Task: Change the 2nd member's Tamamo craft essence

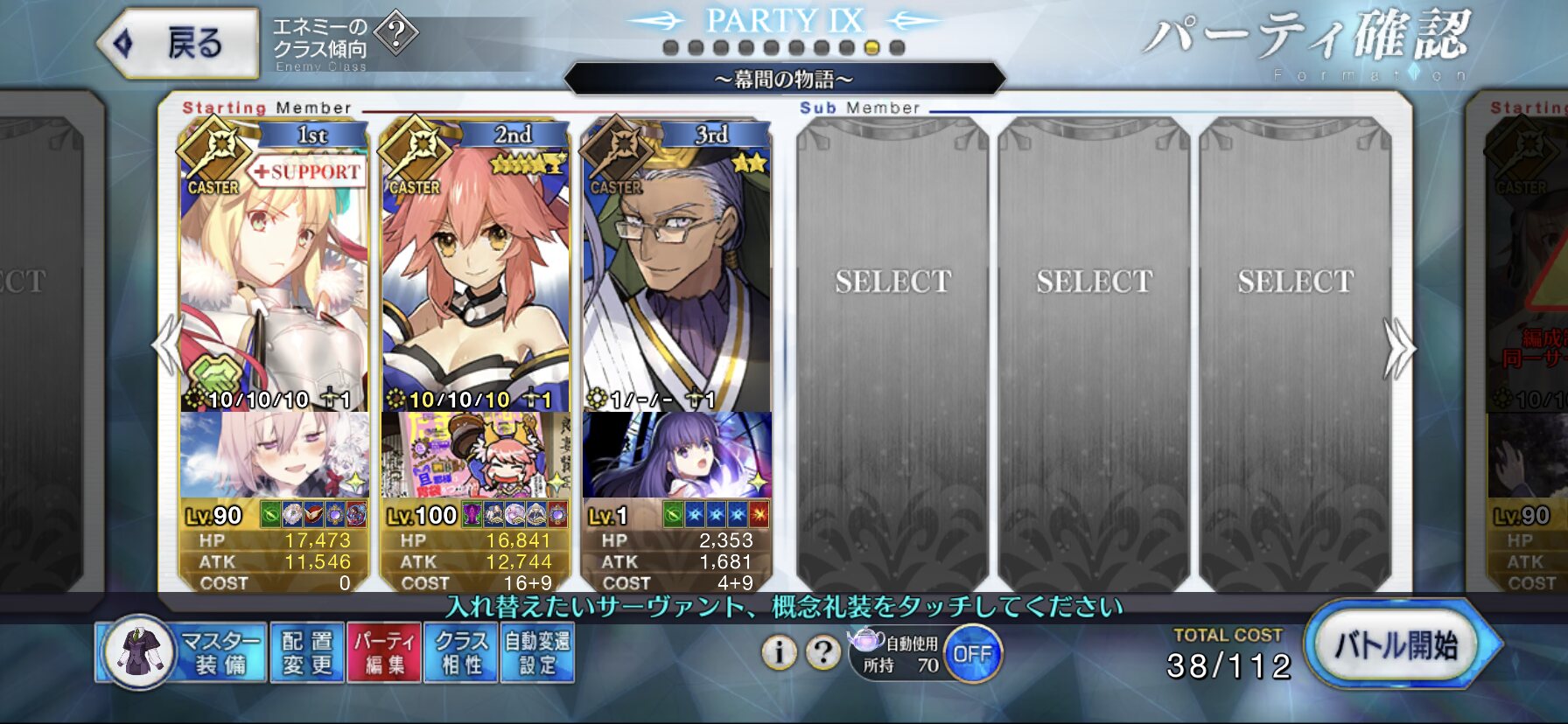Action: 474,455
